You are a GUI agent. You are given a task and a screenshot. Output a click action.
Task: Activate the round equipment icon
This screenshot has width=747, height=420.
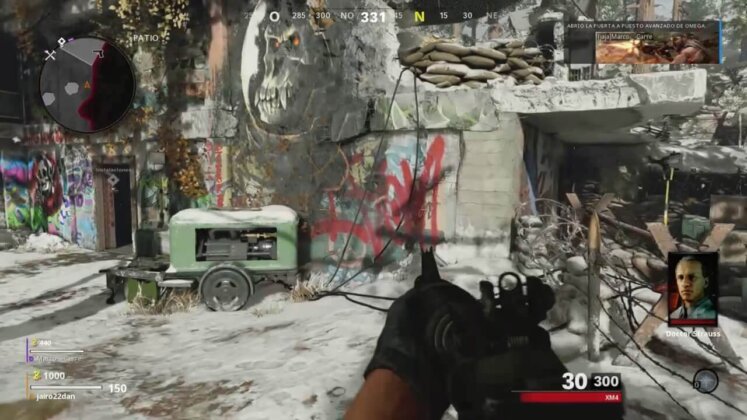[x=706, y=380]
